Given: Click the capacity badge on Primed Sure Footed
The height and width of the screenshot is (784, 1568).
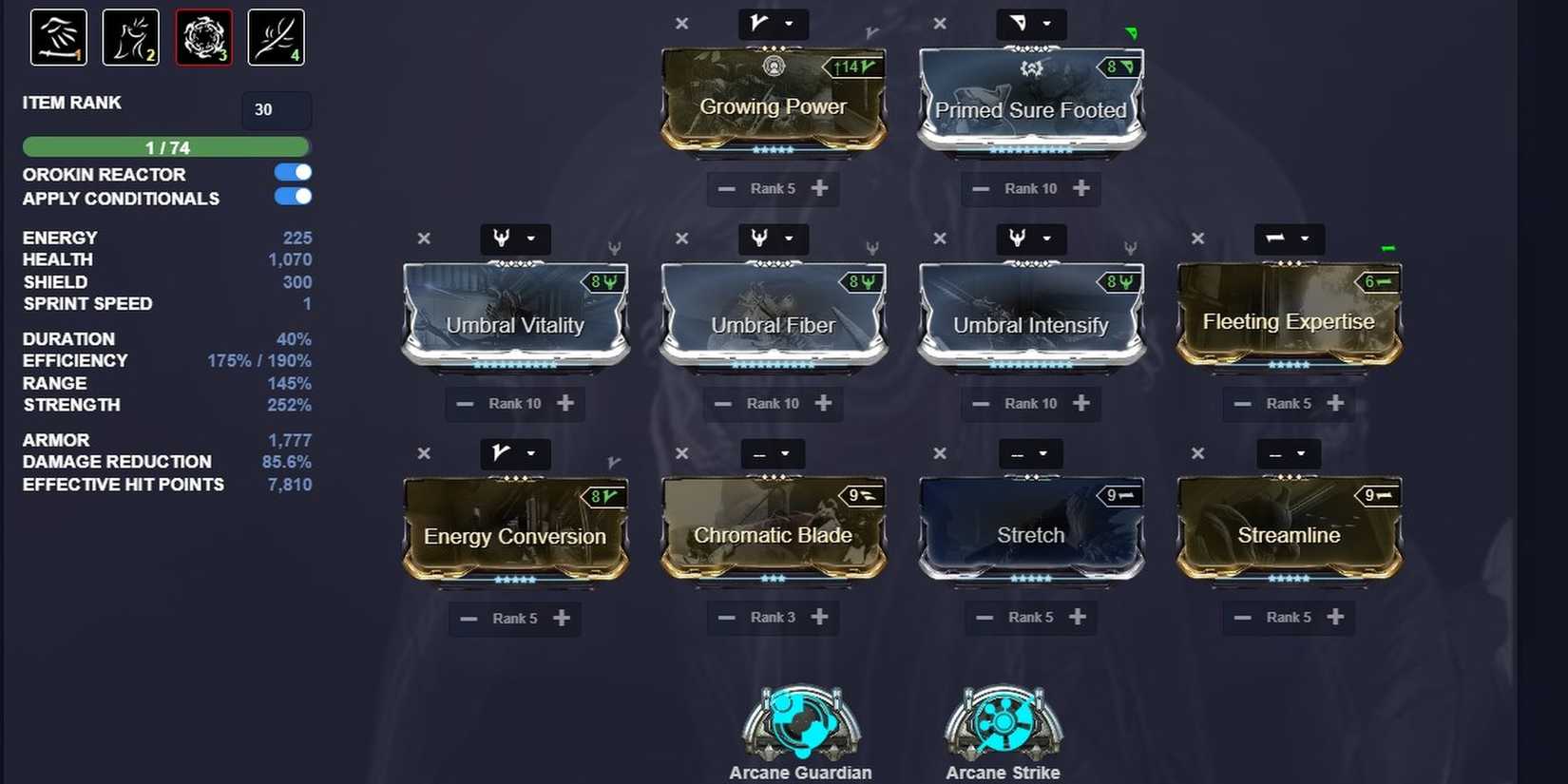Looking at the screenshot, I should (1119, 67).
